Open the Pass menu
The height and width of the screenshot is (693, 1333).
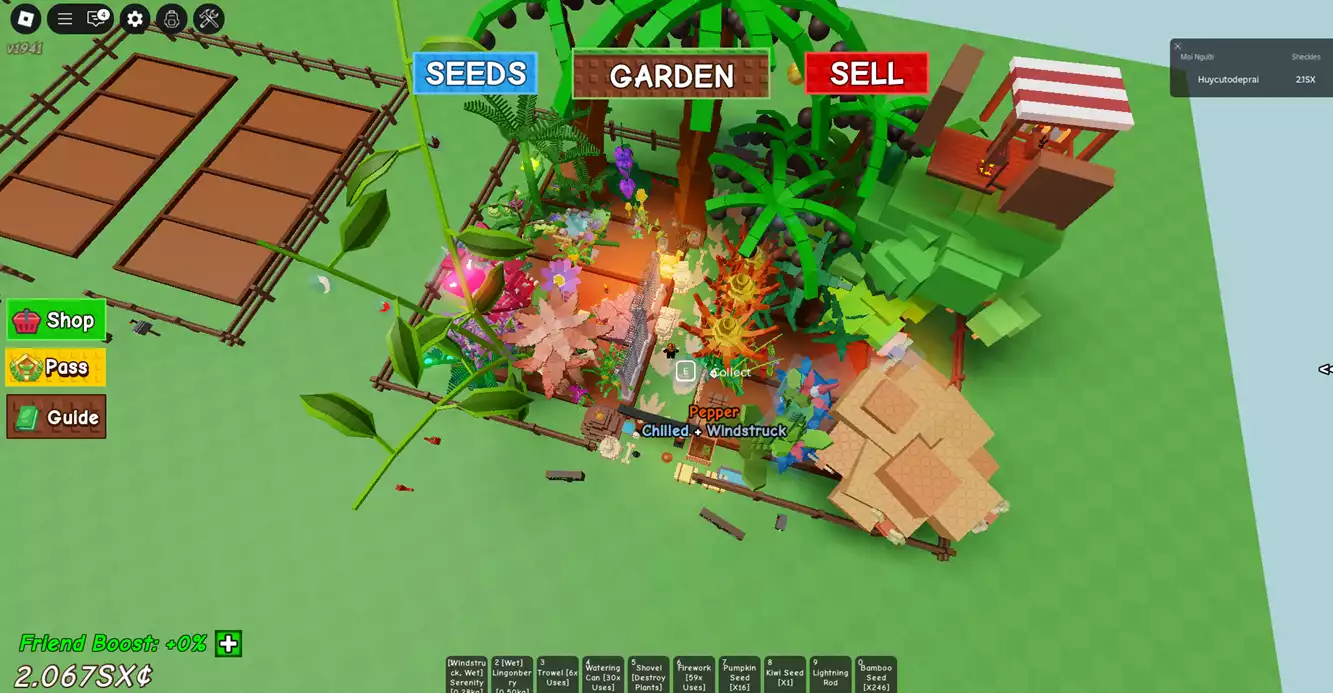click(56, 367)
